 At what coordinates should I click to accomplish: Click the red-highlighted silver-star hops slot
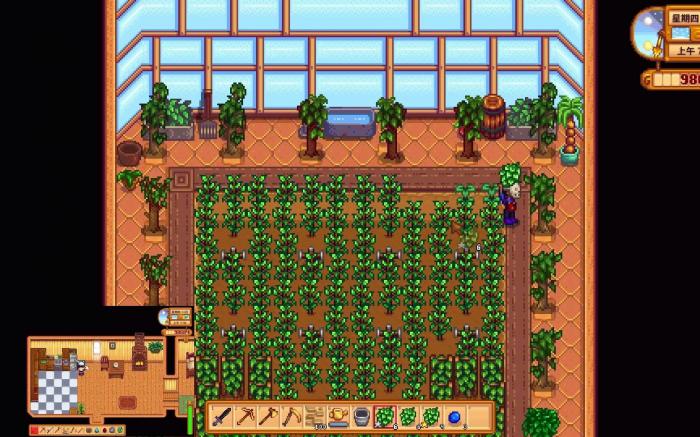click(385, 417)
